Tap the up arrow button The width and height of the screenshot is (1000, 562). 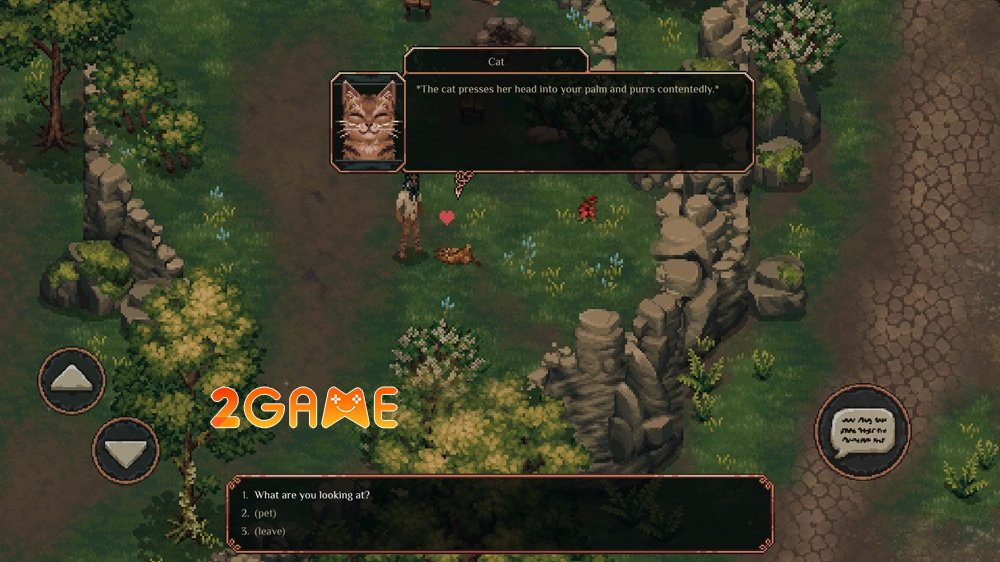click(x=71, y=381)
